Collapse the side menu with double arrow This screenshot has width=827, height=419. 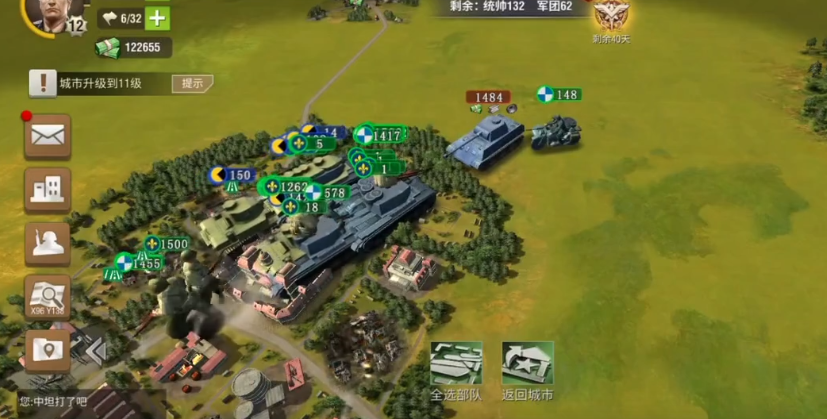tap(95, 351)
